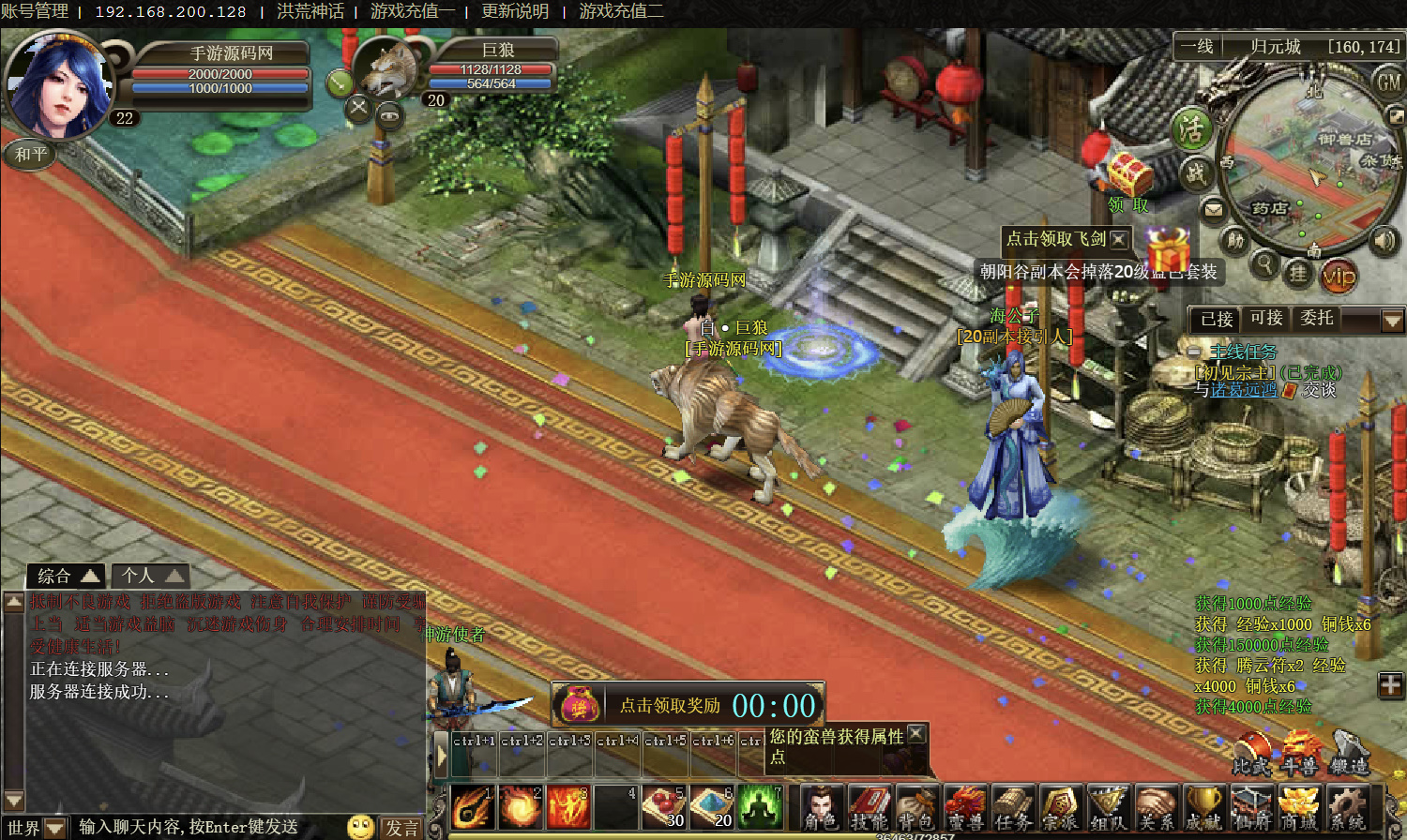Open the 技能 skills book
This screenshot has height=840, width=1407.
tap(870, 807)
